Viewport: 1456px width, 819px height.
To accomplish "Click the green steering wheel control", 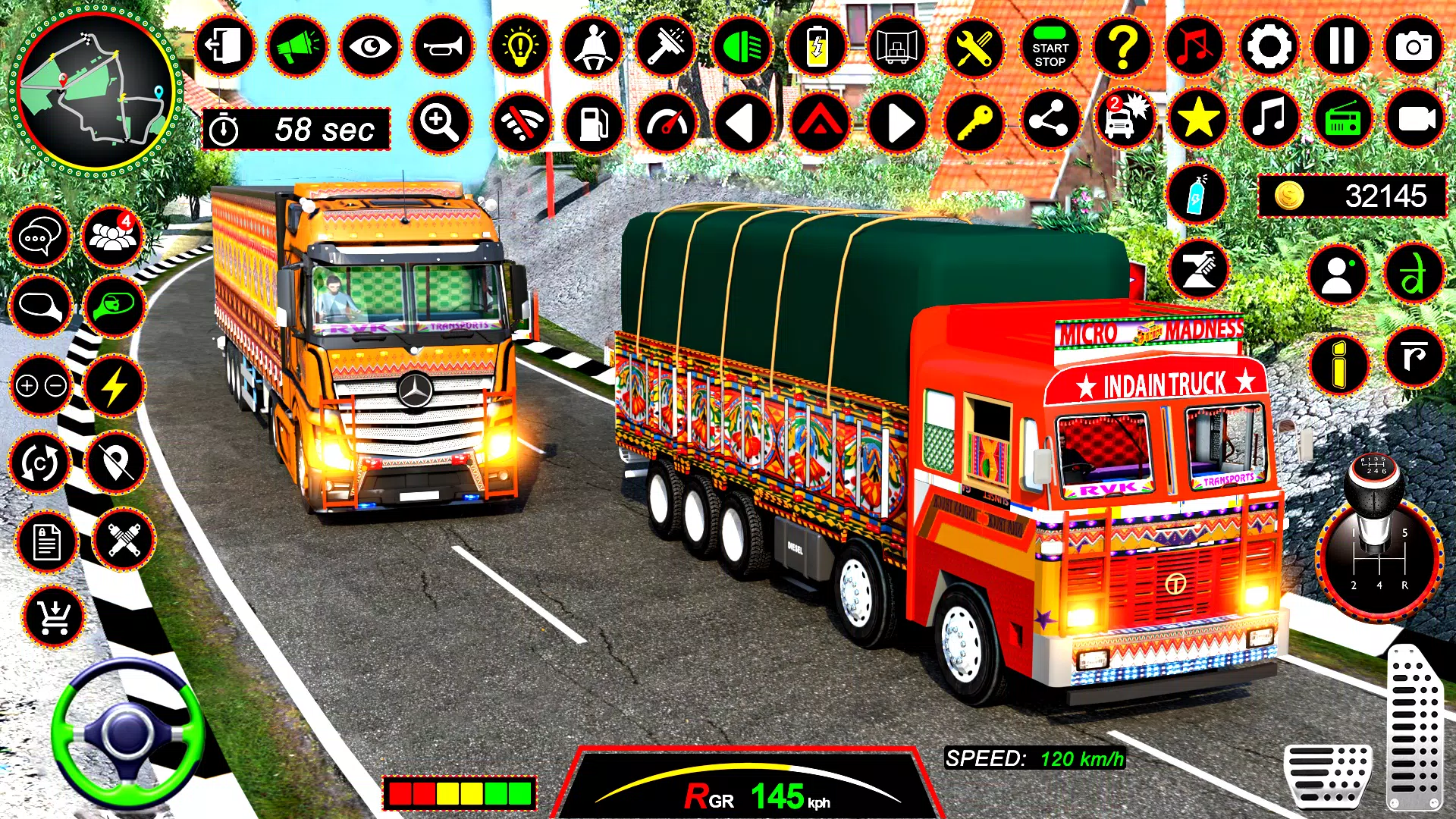I will point(127,733).
